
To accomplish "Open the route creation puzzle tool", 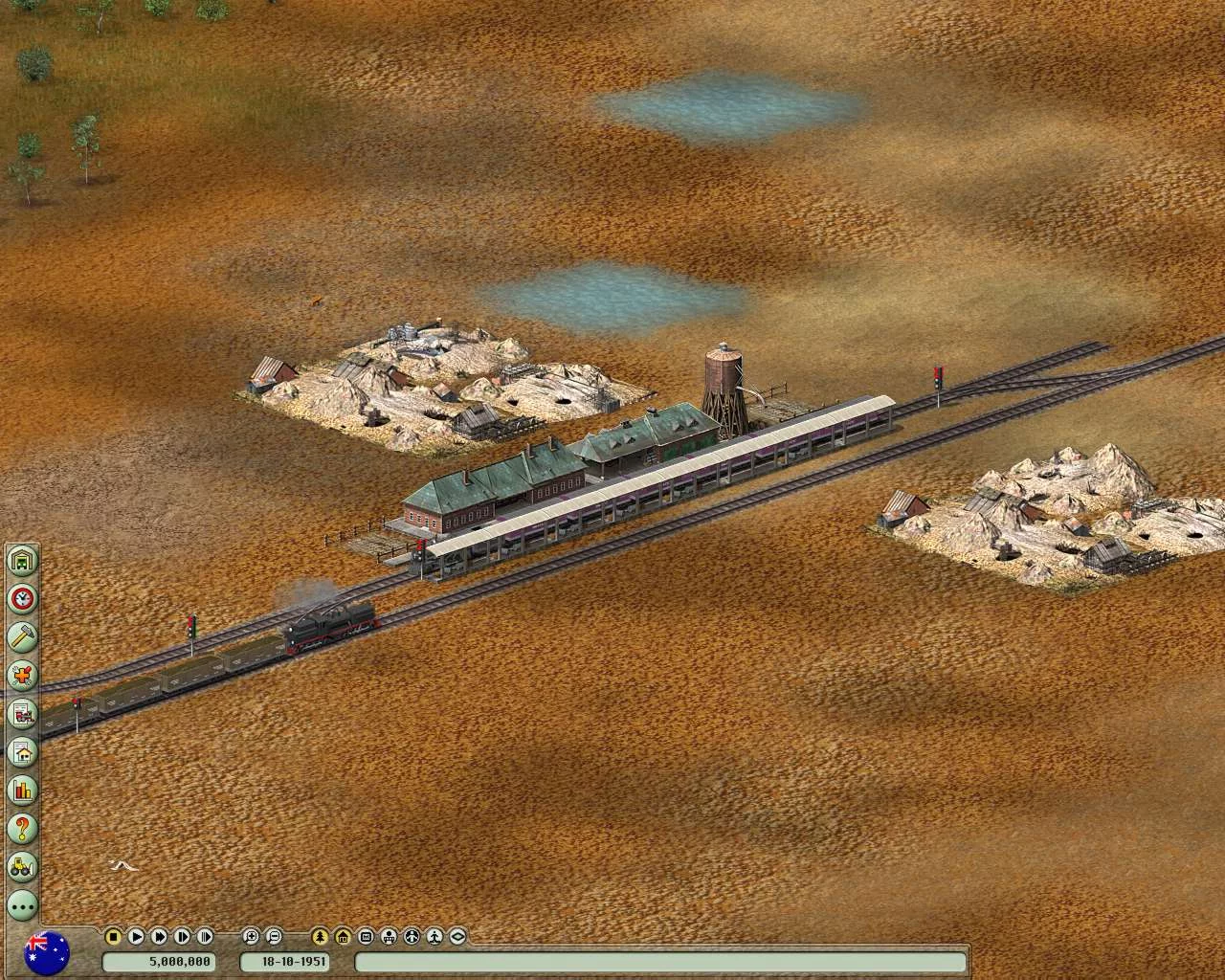I will [21, 675].
